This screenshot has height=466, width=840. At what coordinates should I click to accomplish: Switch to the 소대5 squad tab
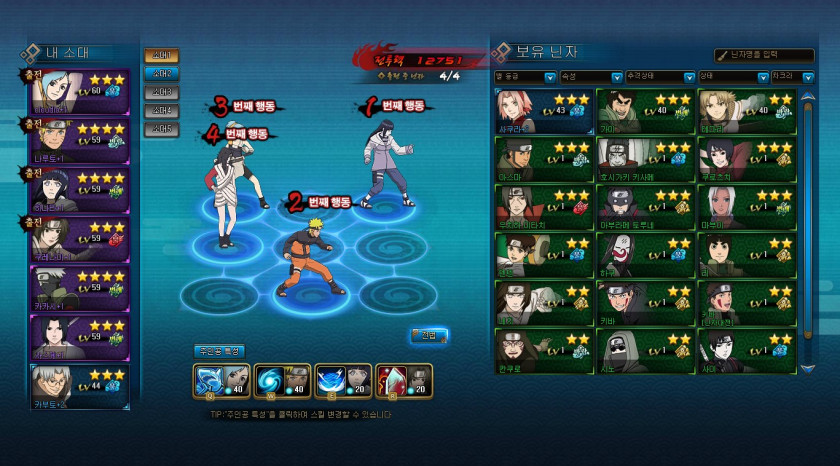click(161, 129)
